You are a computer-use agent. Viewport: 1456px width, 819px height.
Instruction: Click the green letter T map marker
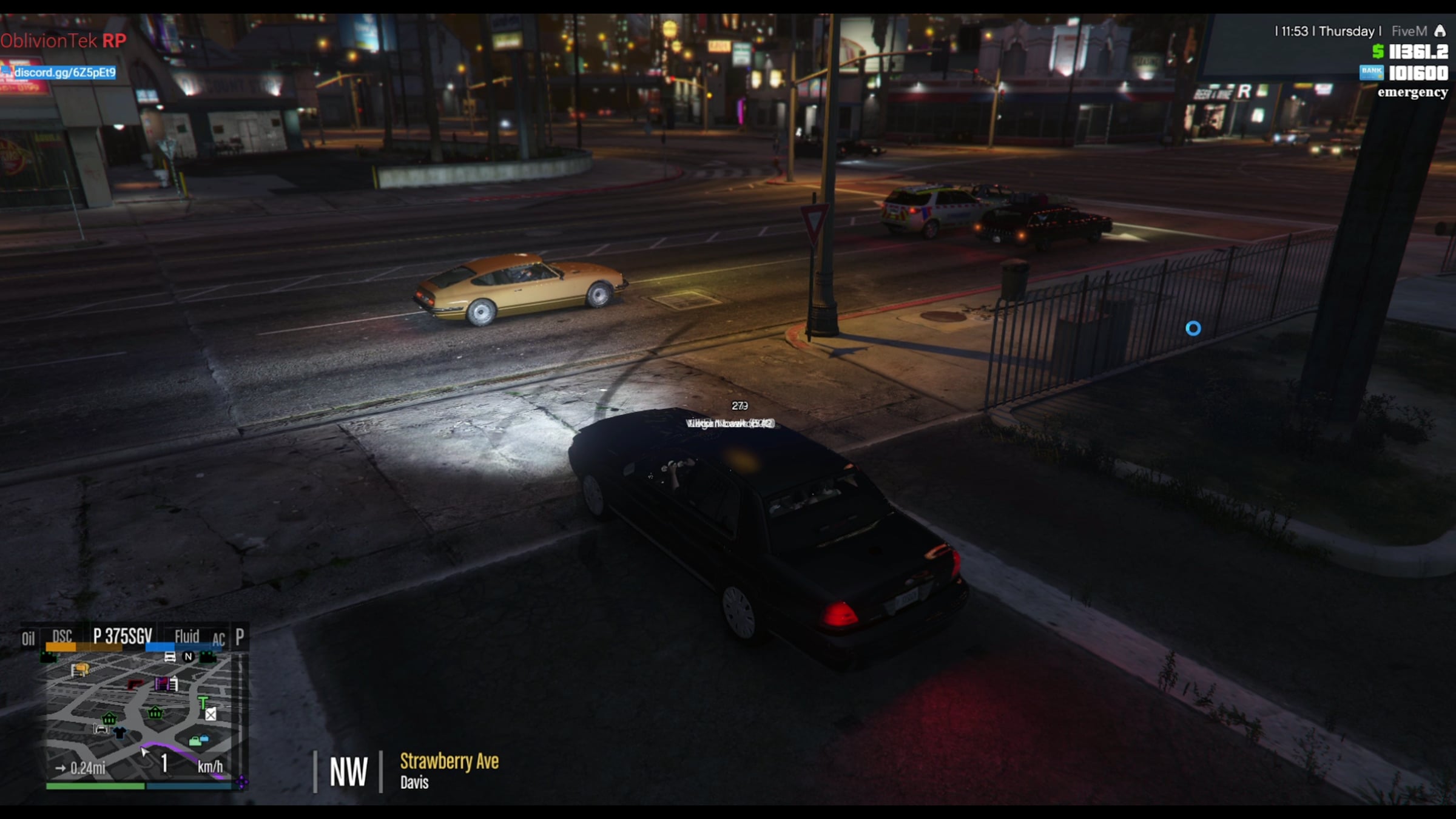click(x=203, y=703)
